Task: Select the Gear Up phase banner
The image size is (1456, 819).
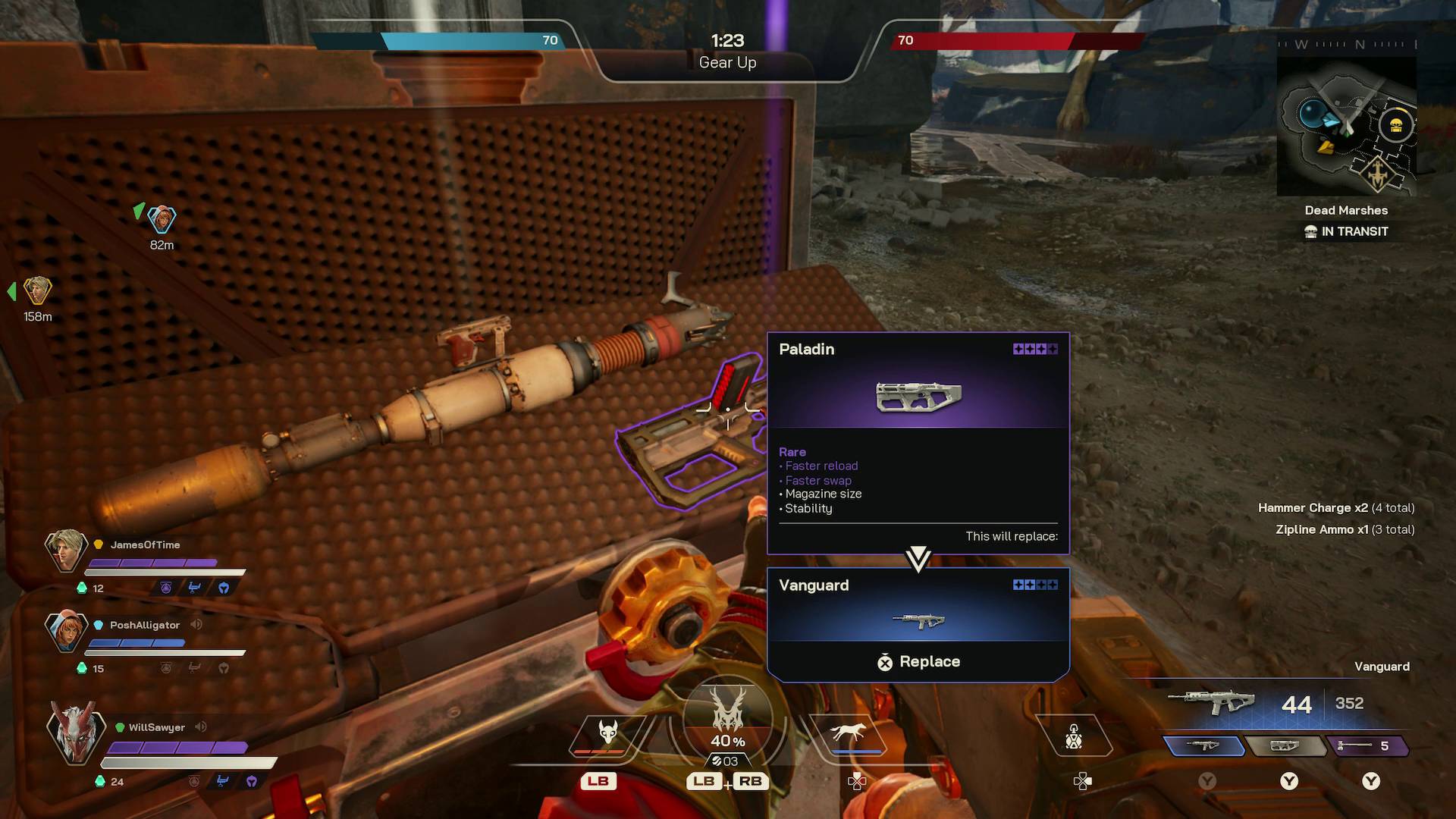Action: coord(727,63)
